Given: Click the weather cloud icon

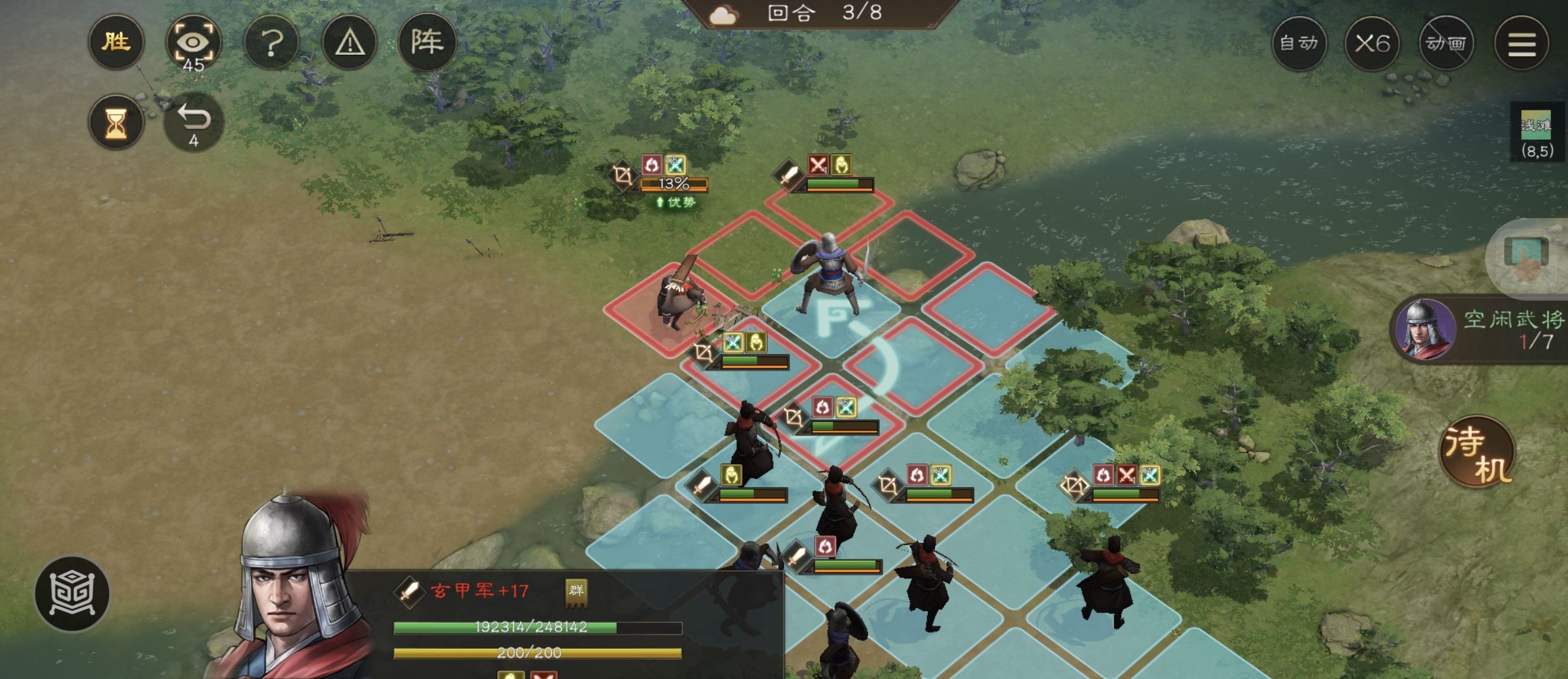Looking at the screenshot, I should (723, 16).
